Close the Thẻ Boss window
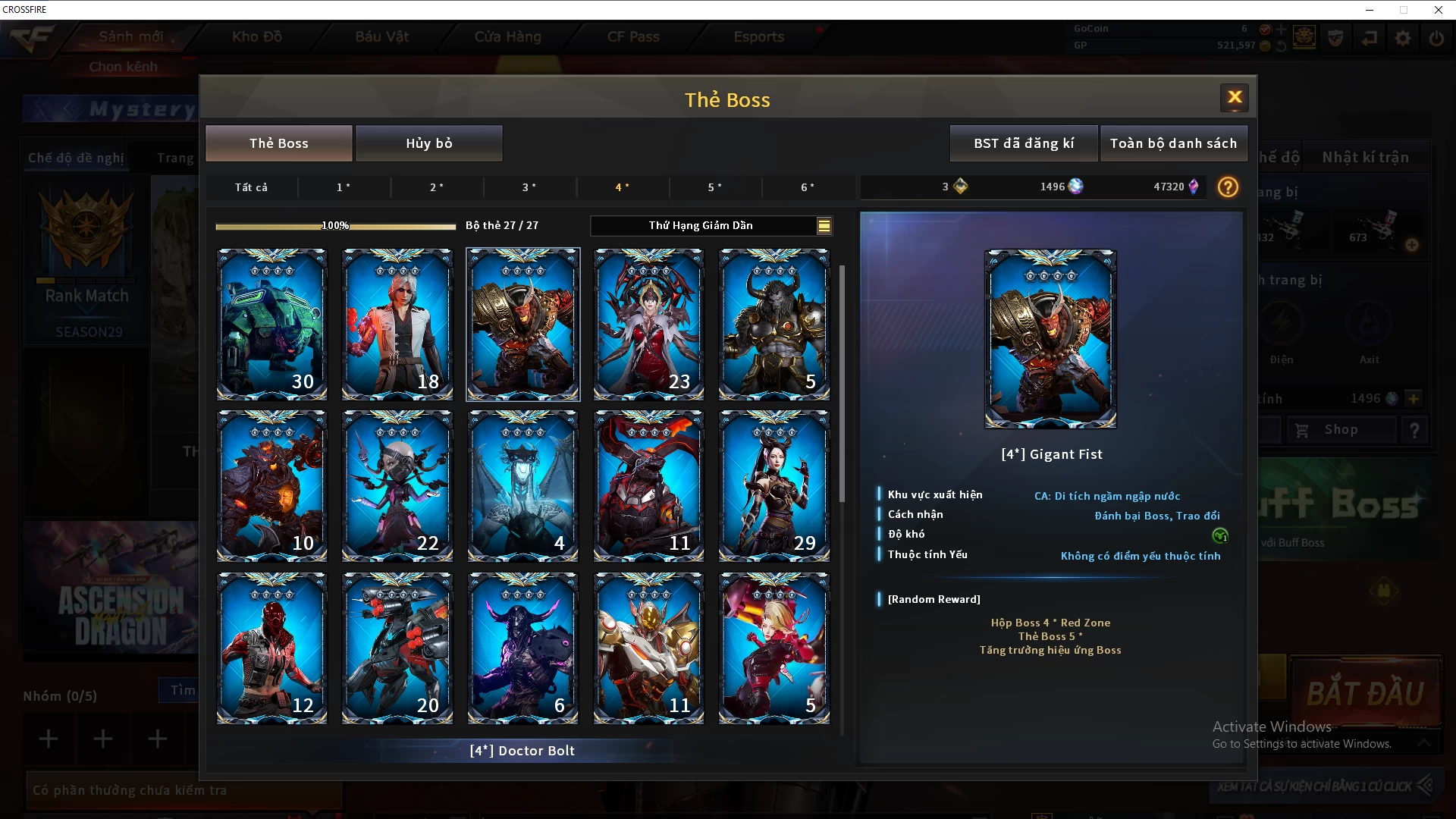Viewport: 1456px width, 819px height. tap(1235, 97)
